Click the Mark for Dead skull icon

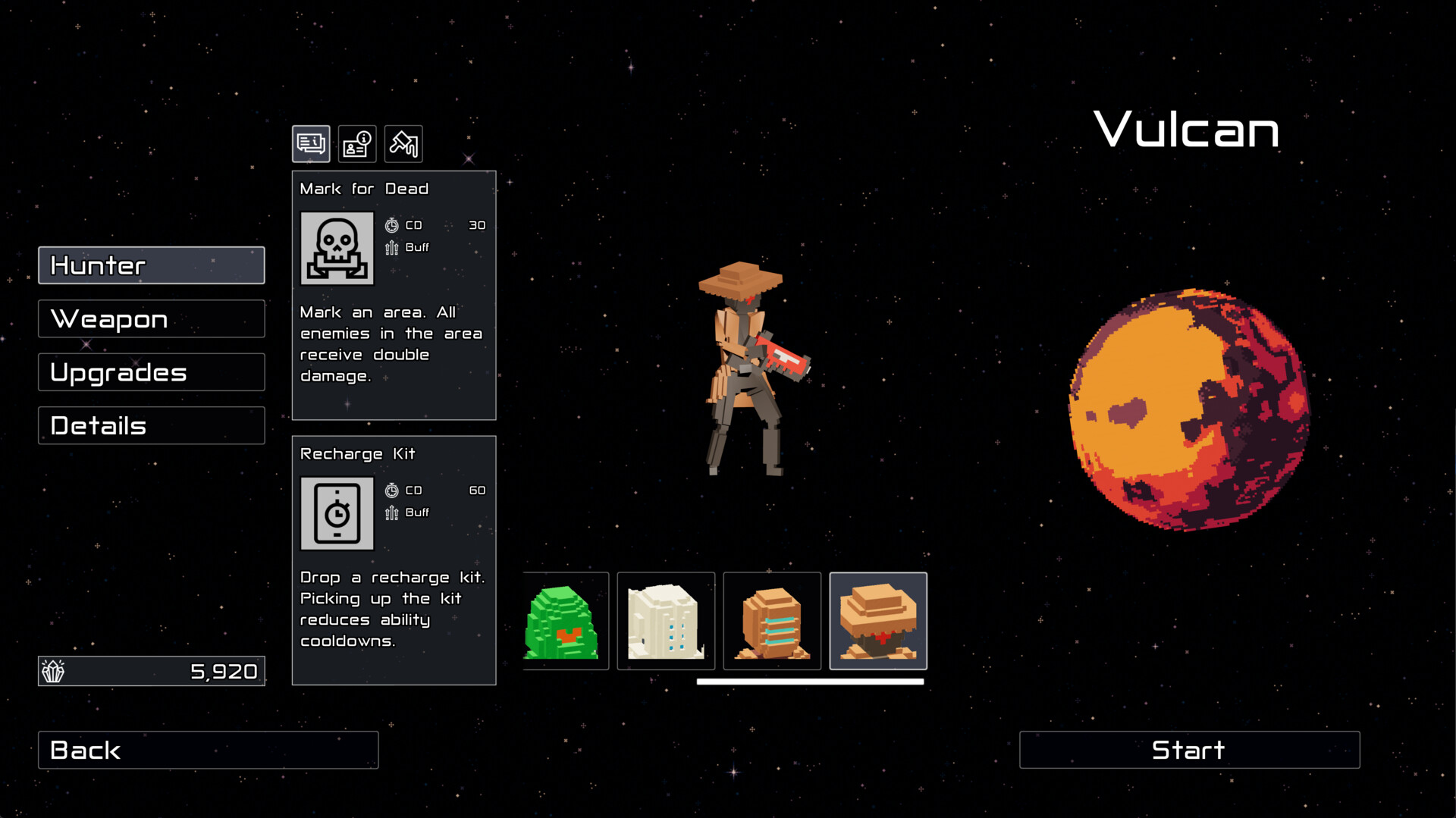click(337, 247)
